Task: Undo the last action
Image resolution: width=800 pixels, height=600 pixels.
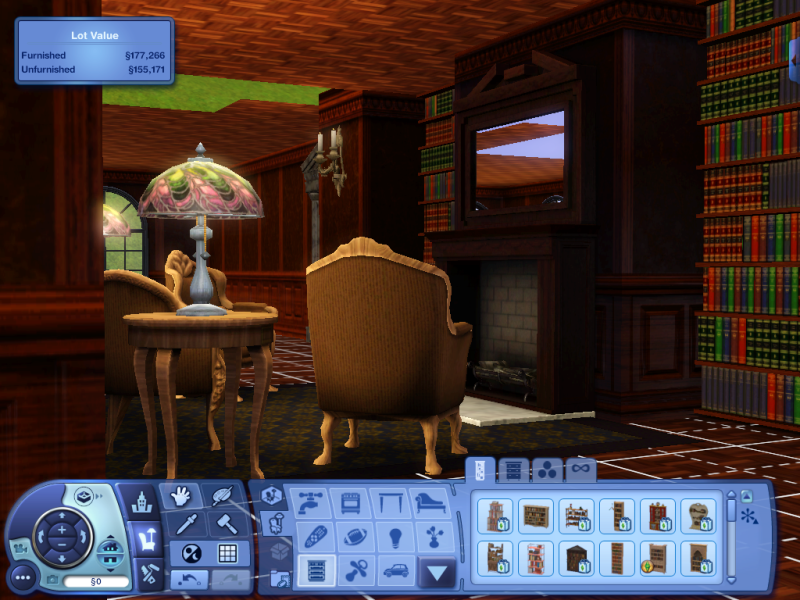Action: click(187, 578)
